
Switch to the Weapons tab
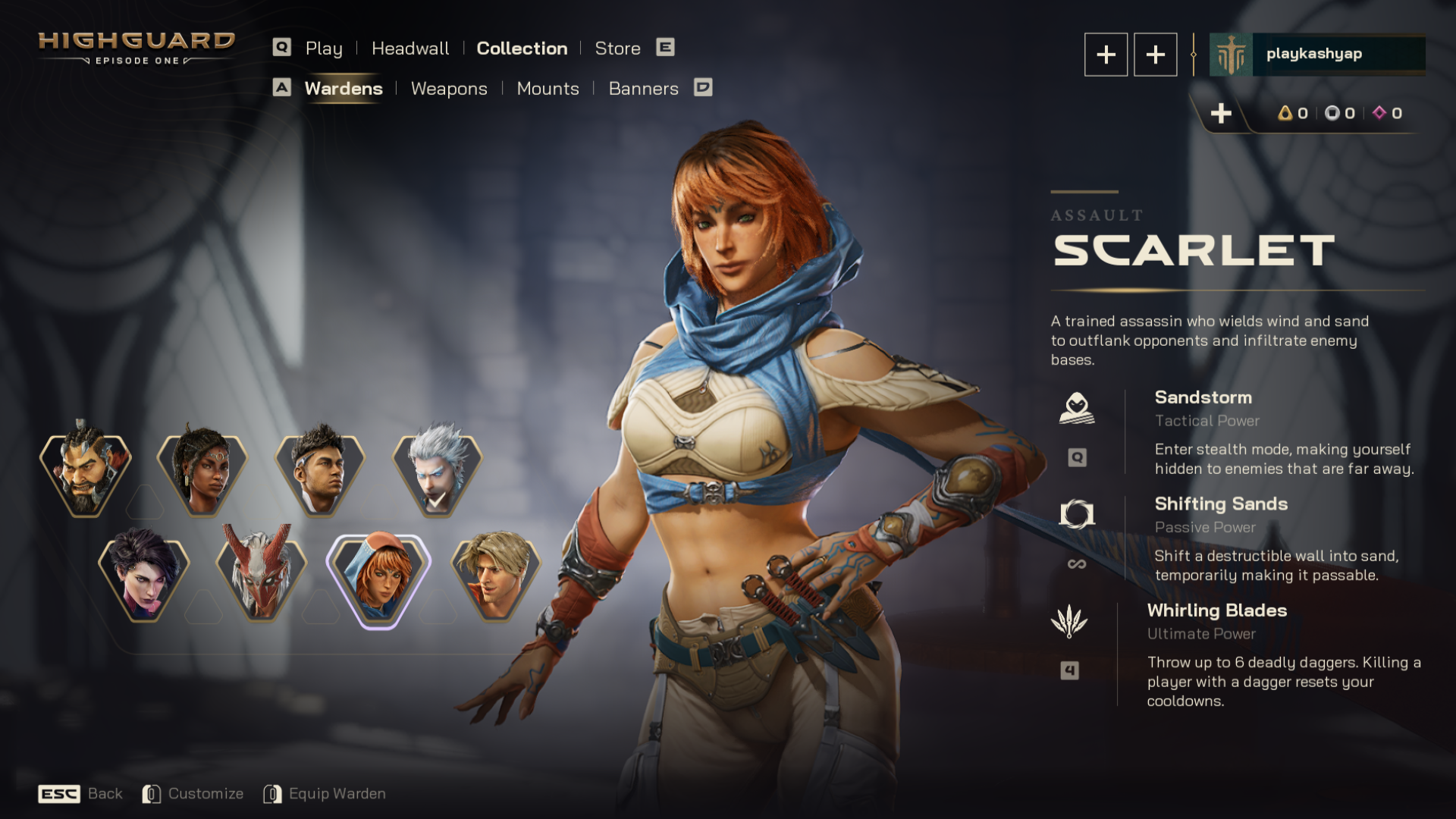click(449, 89)
